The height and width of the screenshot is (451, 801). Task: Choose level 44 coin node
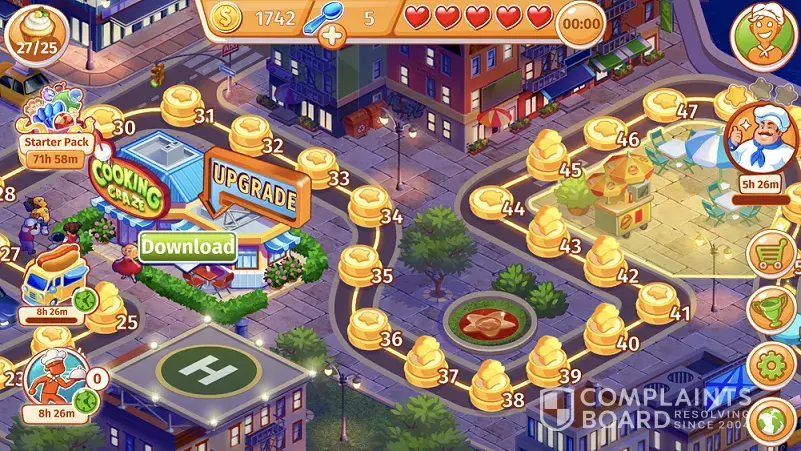492,203
